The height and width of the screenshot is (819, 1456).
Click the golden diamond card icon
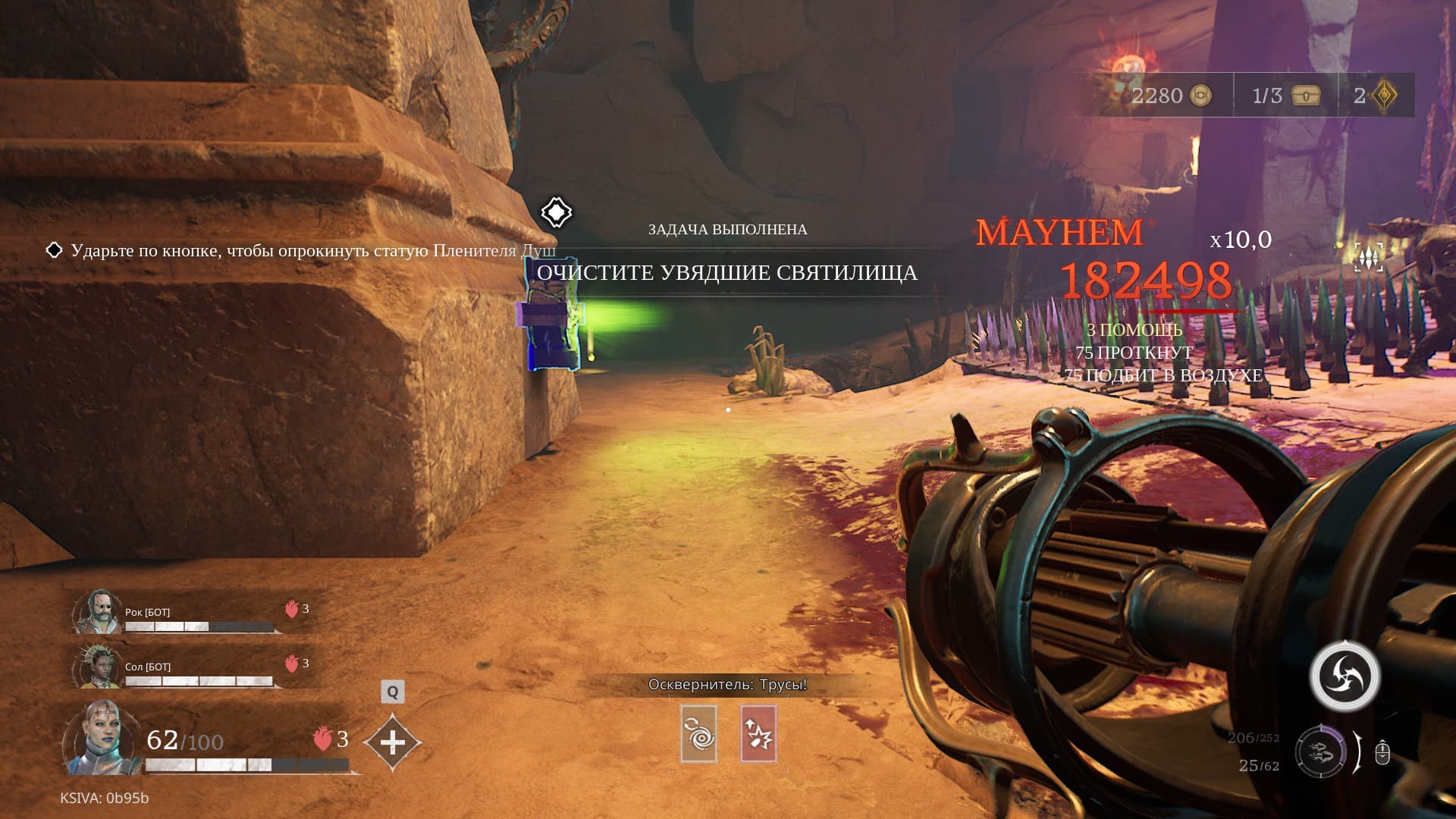click(x=1385, y=96)
